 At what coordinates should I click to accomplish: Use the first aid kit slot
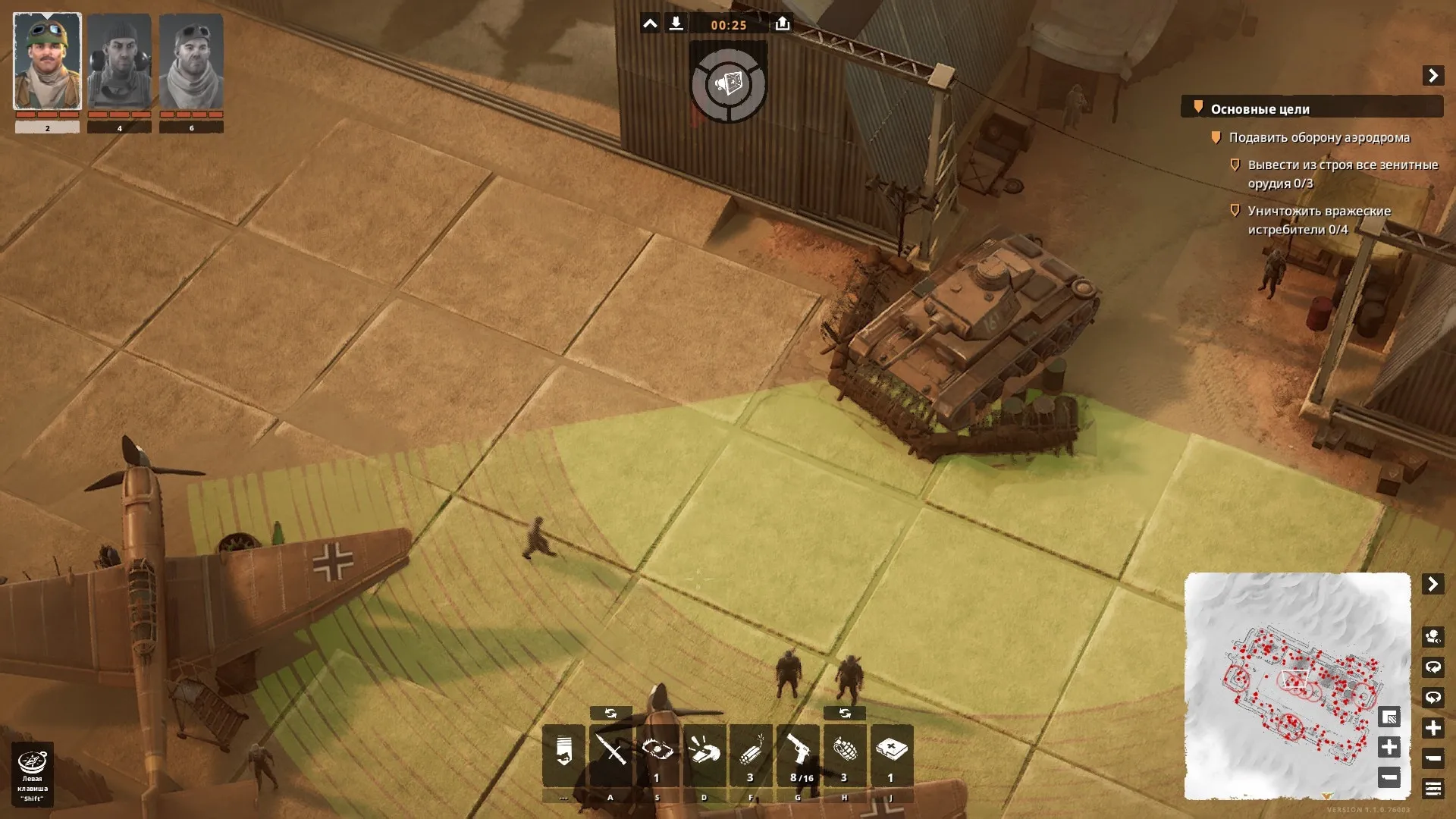click(x=892, y=755)
